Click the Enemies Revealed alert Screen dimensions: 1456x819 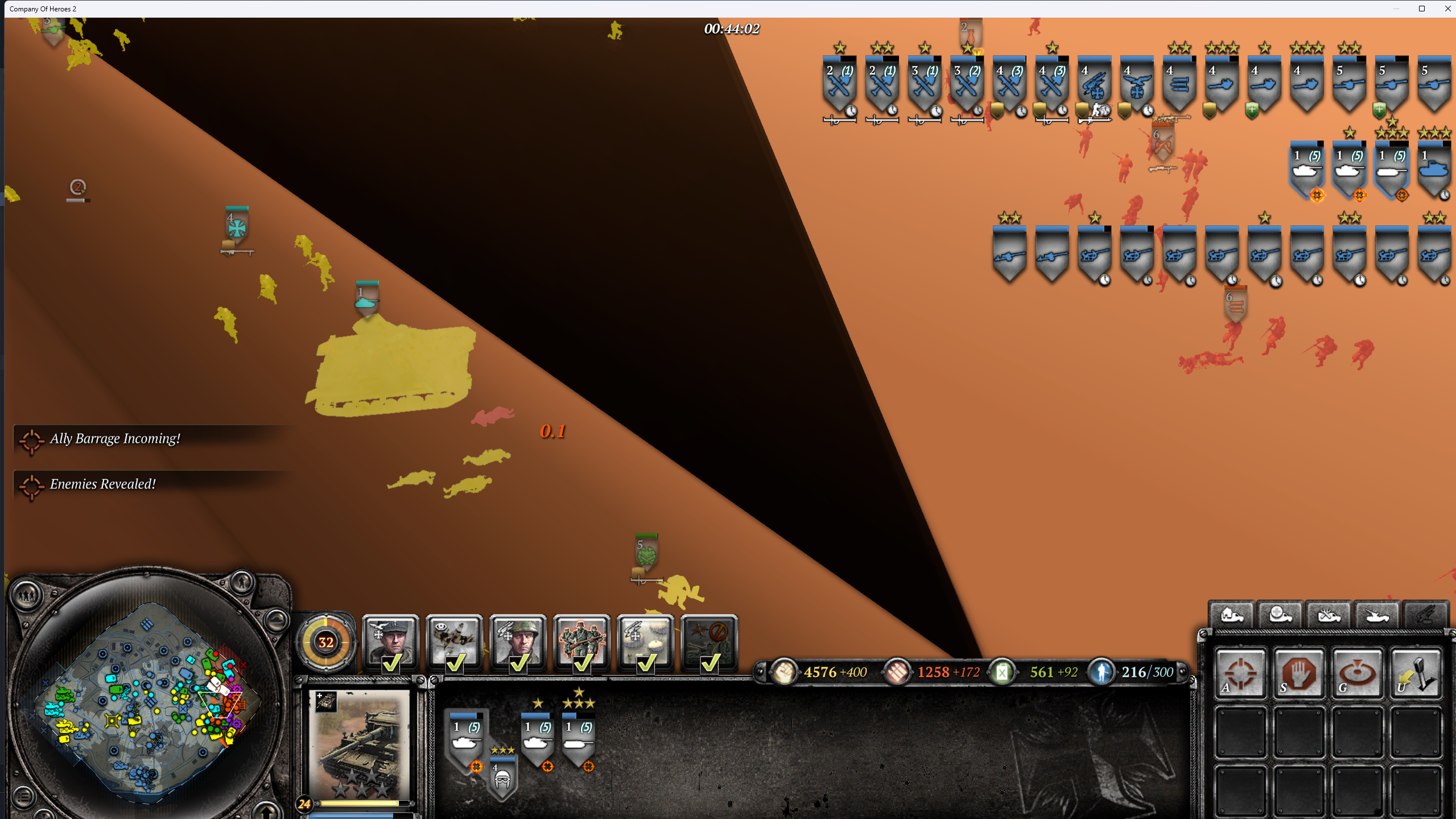(x=102, y=484)
